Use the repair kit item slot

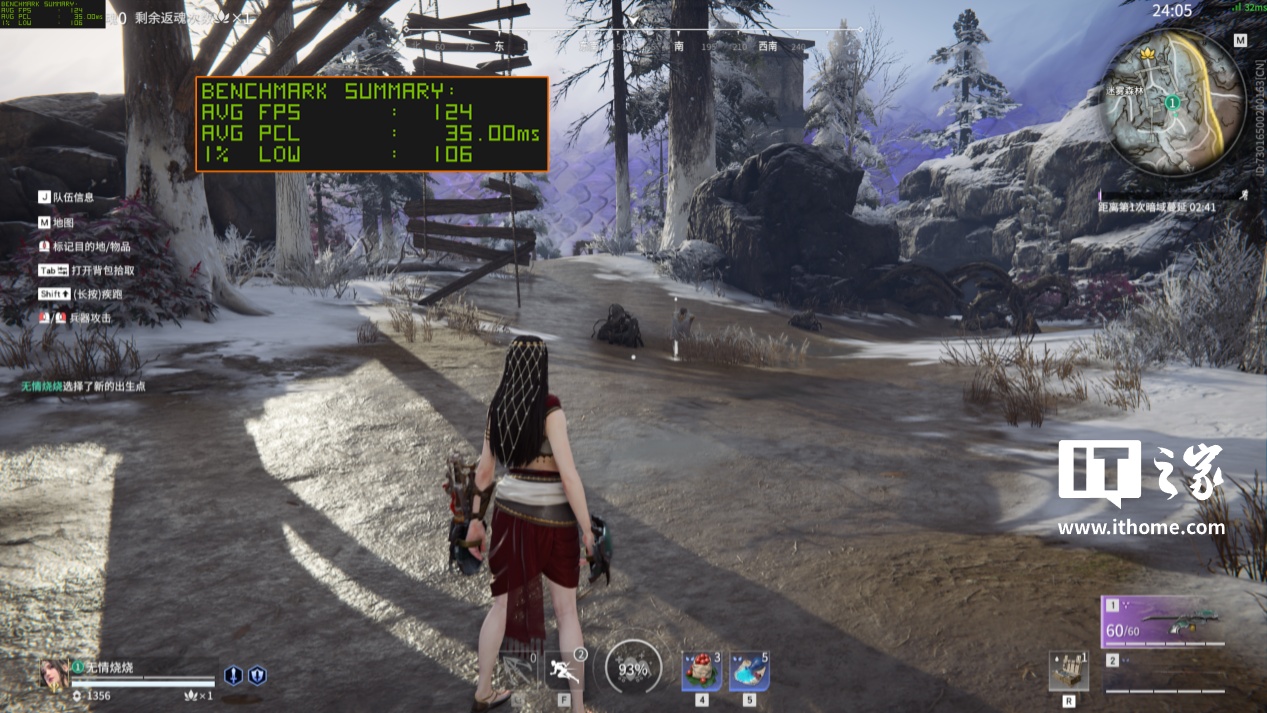point(1069,671)
